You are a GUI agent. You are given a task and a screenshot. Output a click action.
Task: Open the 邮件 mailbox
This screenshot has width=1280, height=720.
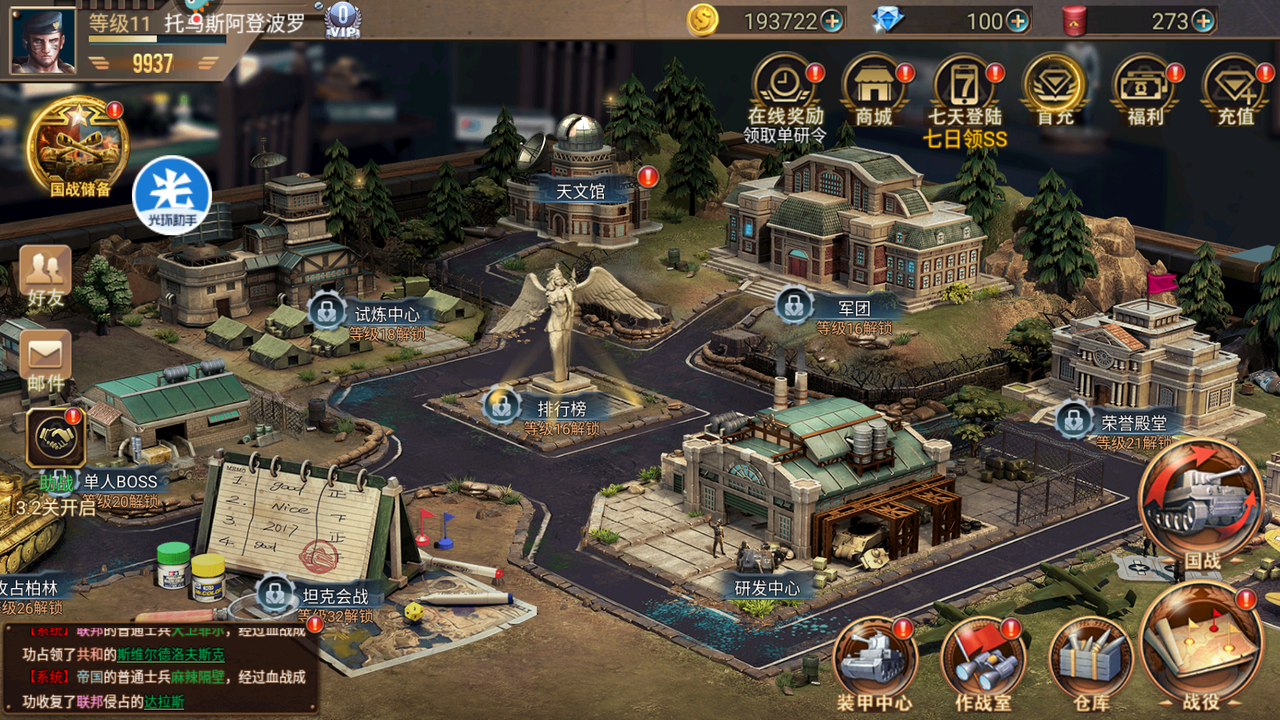pos(46,358)
